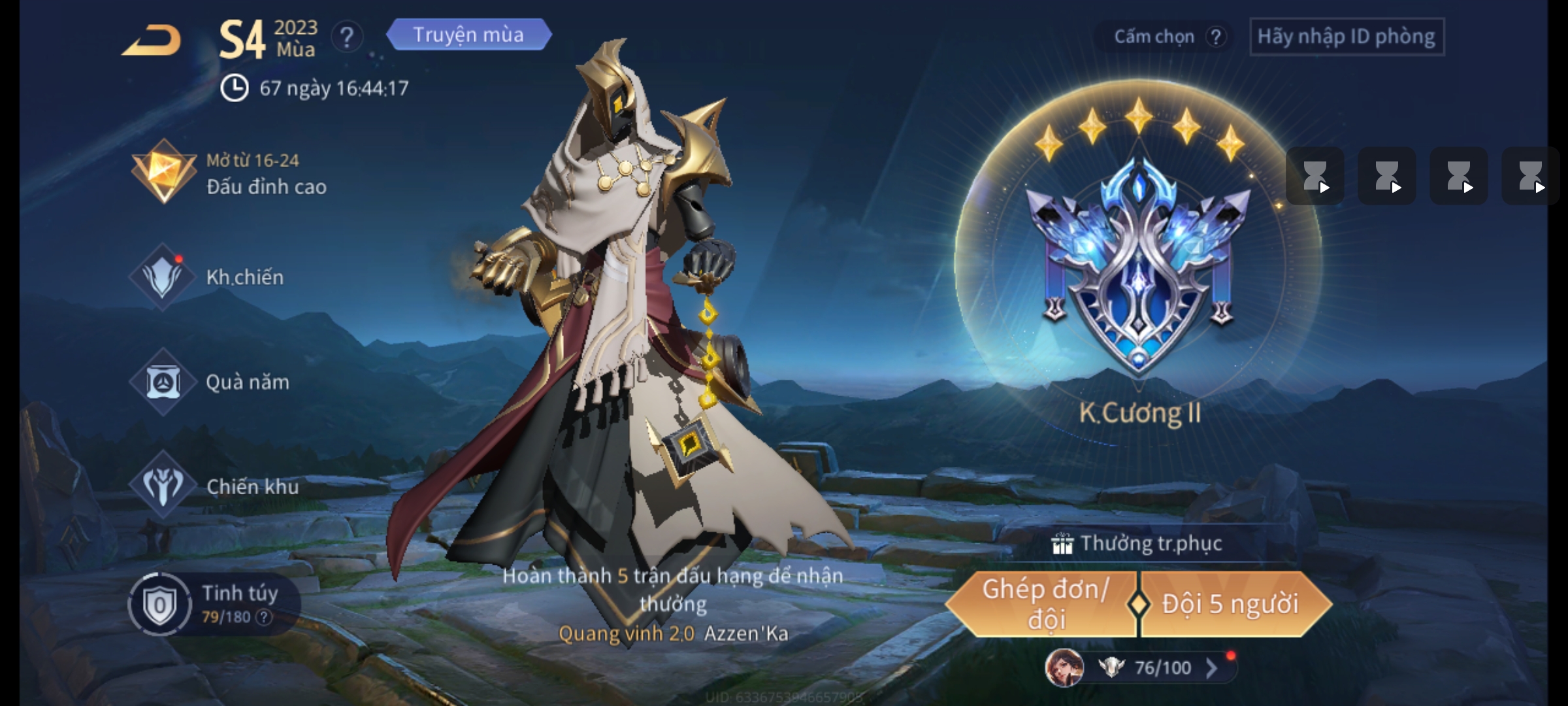Open Quà năm yearly rewards

210,382
